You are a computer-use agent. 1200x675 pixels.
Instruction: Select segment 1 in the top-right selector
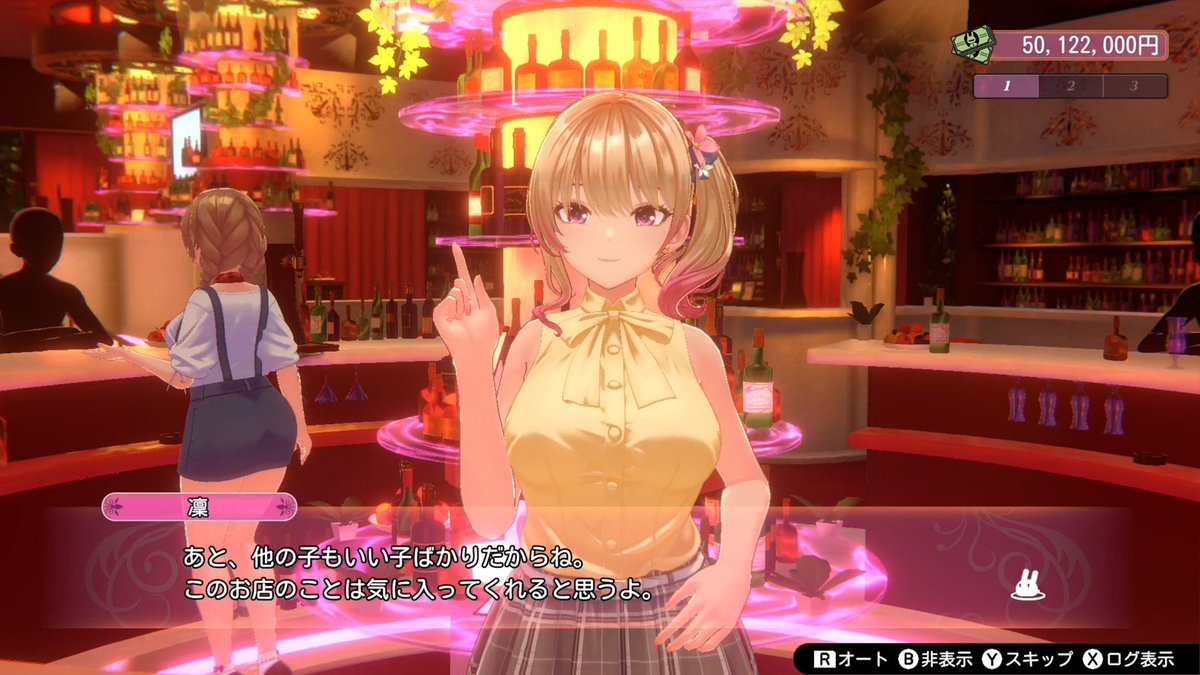click(x=1006, y=86)
